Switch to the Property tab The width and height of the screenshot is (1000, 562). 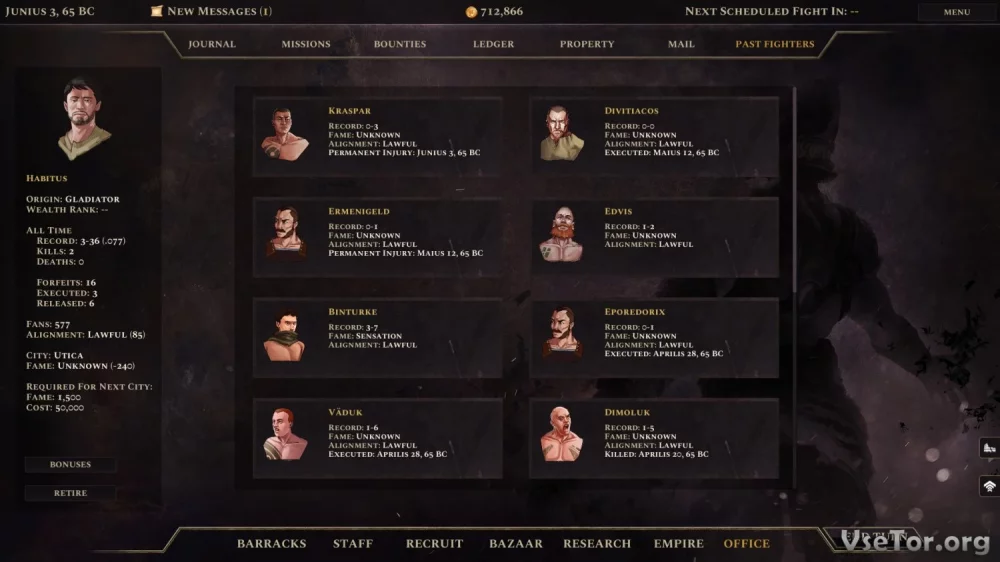click(587, 44)
